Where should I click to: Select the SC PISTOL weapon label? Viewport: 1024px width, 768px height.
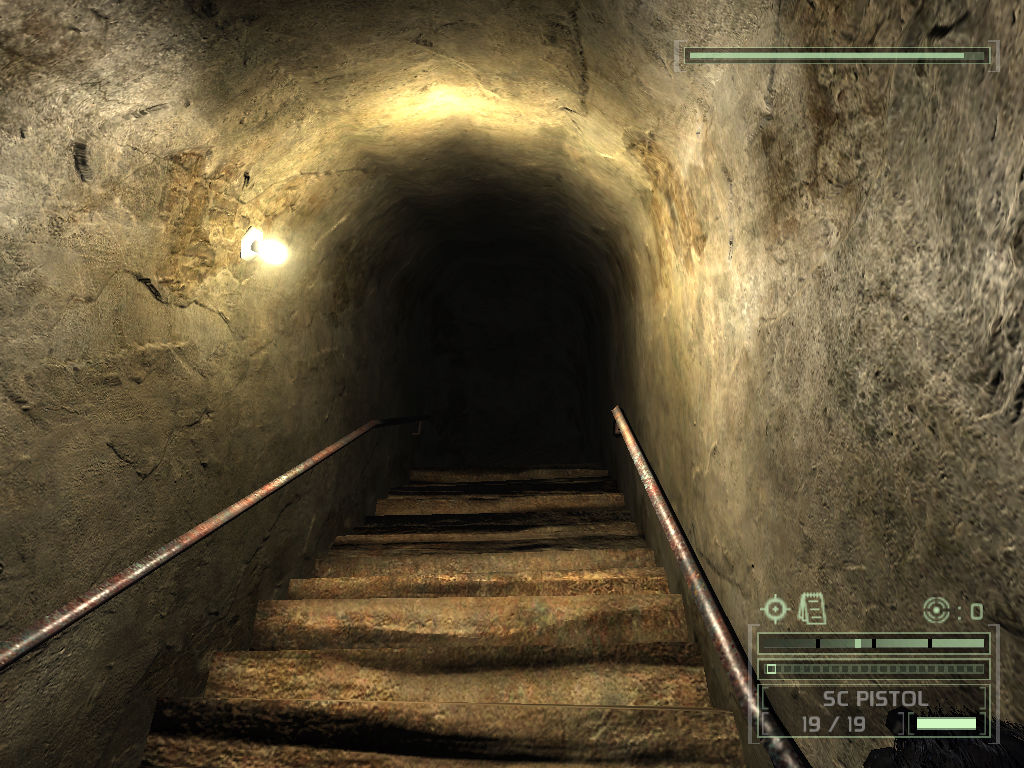875,698
